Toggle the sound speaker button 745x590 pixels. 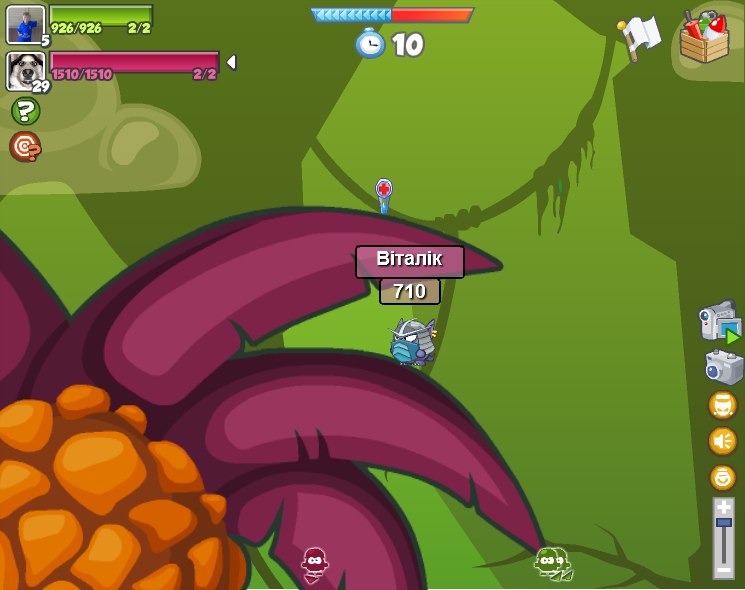(x=722, y=441)
